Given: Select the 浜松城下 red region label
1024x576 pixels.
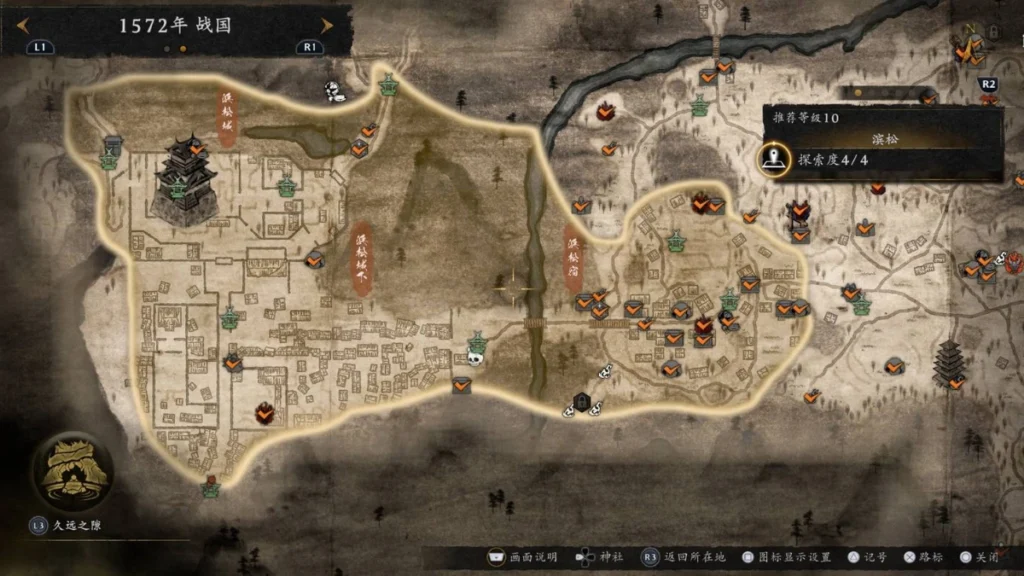Looking at the screenshot, I should tap(362, 257).
